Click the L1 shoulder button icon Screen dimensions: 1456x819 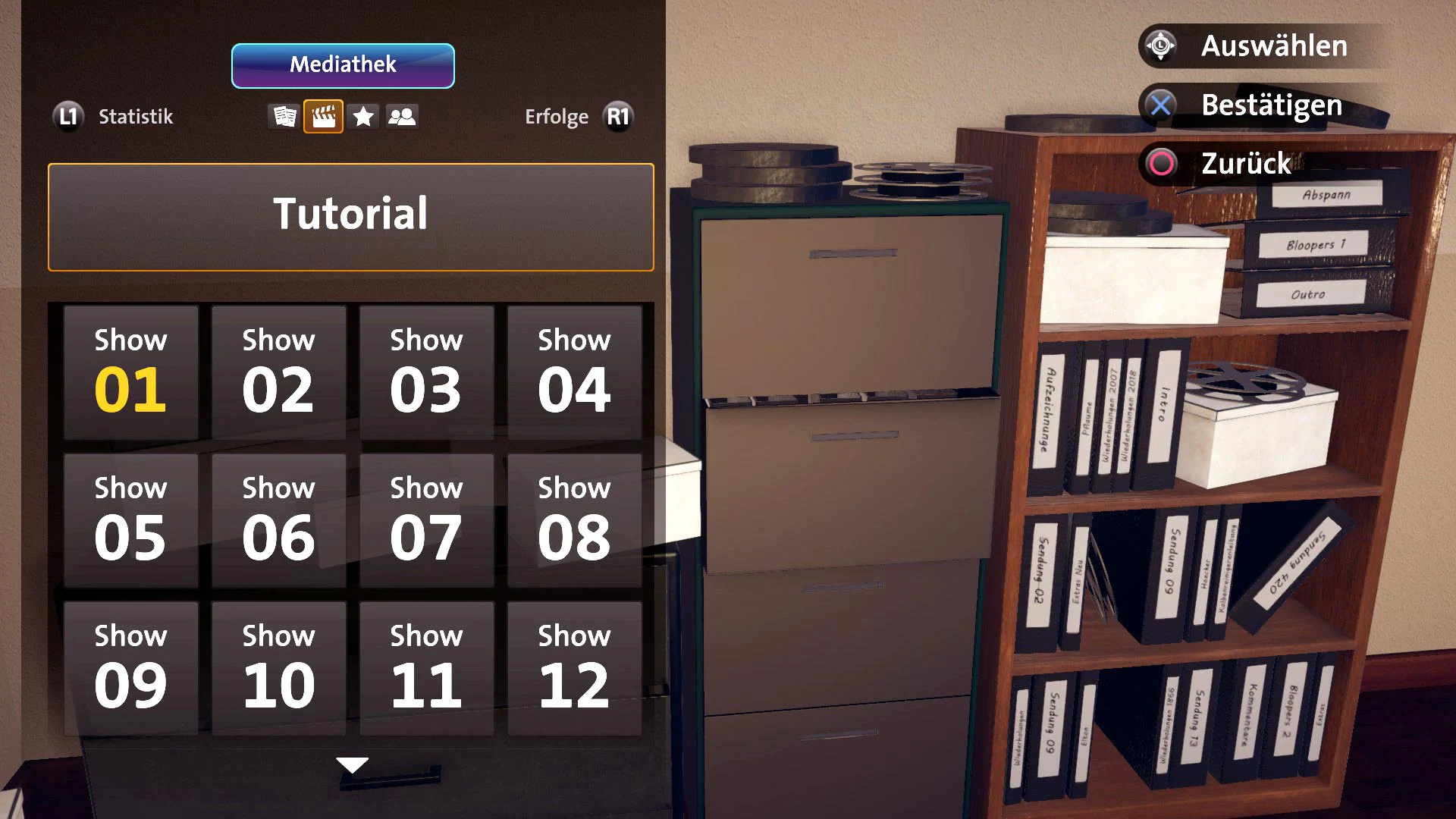(x=67, y=116)
